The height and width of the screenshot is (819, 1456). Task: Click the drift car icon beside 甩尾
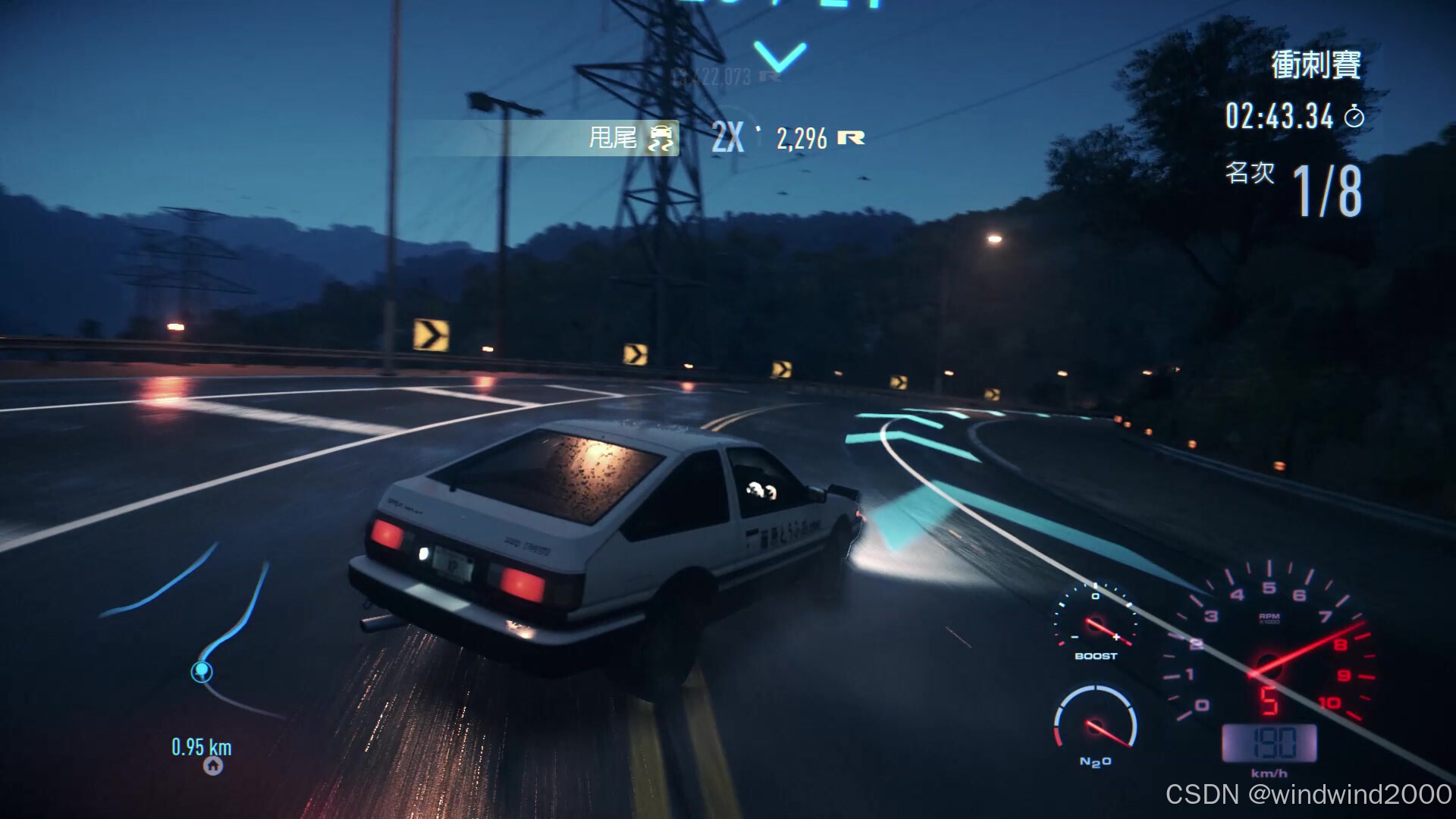tap(661, 138)
